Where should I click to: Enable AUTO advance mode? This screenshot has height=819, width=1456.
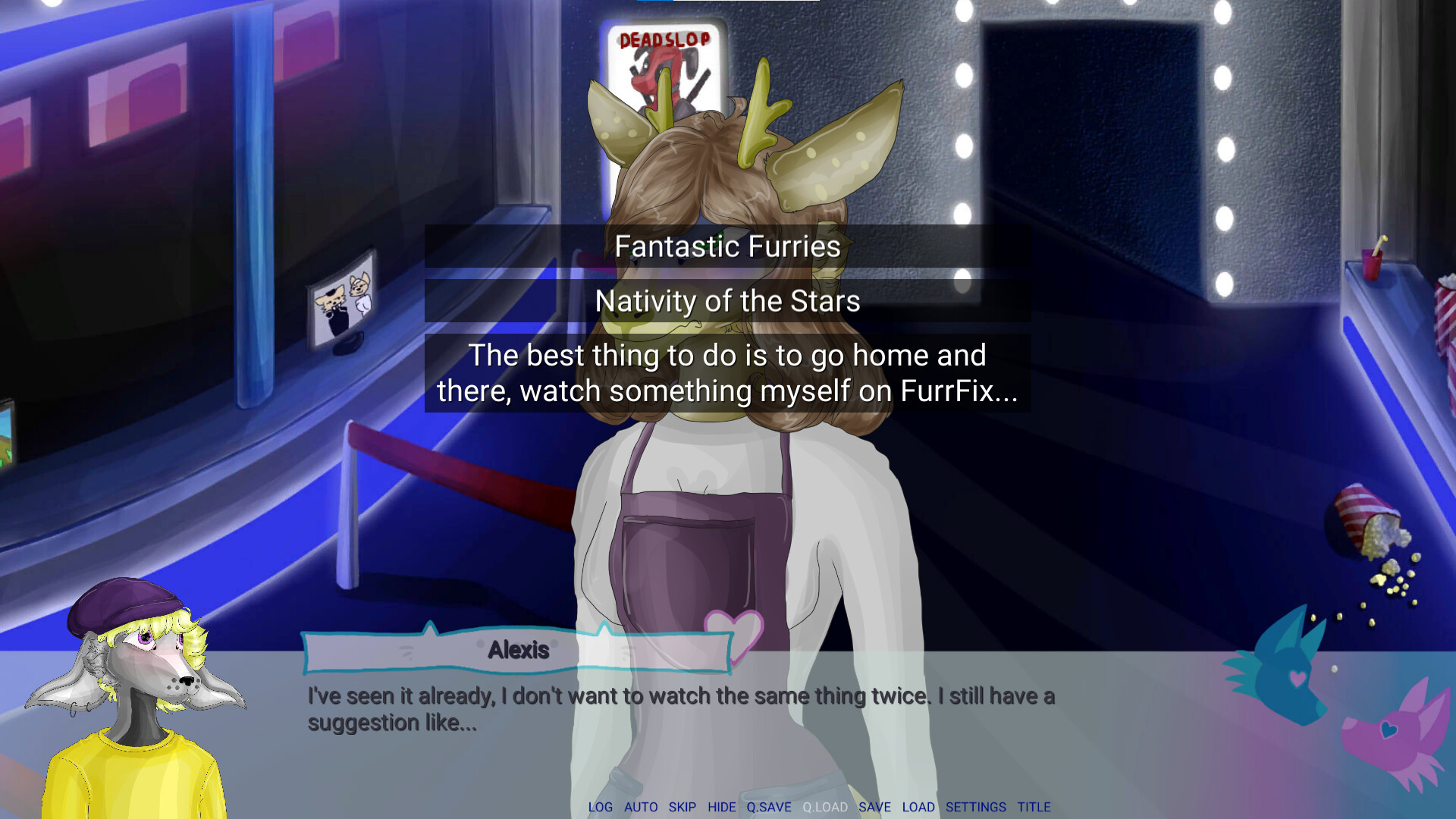pos(641,807)
